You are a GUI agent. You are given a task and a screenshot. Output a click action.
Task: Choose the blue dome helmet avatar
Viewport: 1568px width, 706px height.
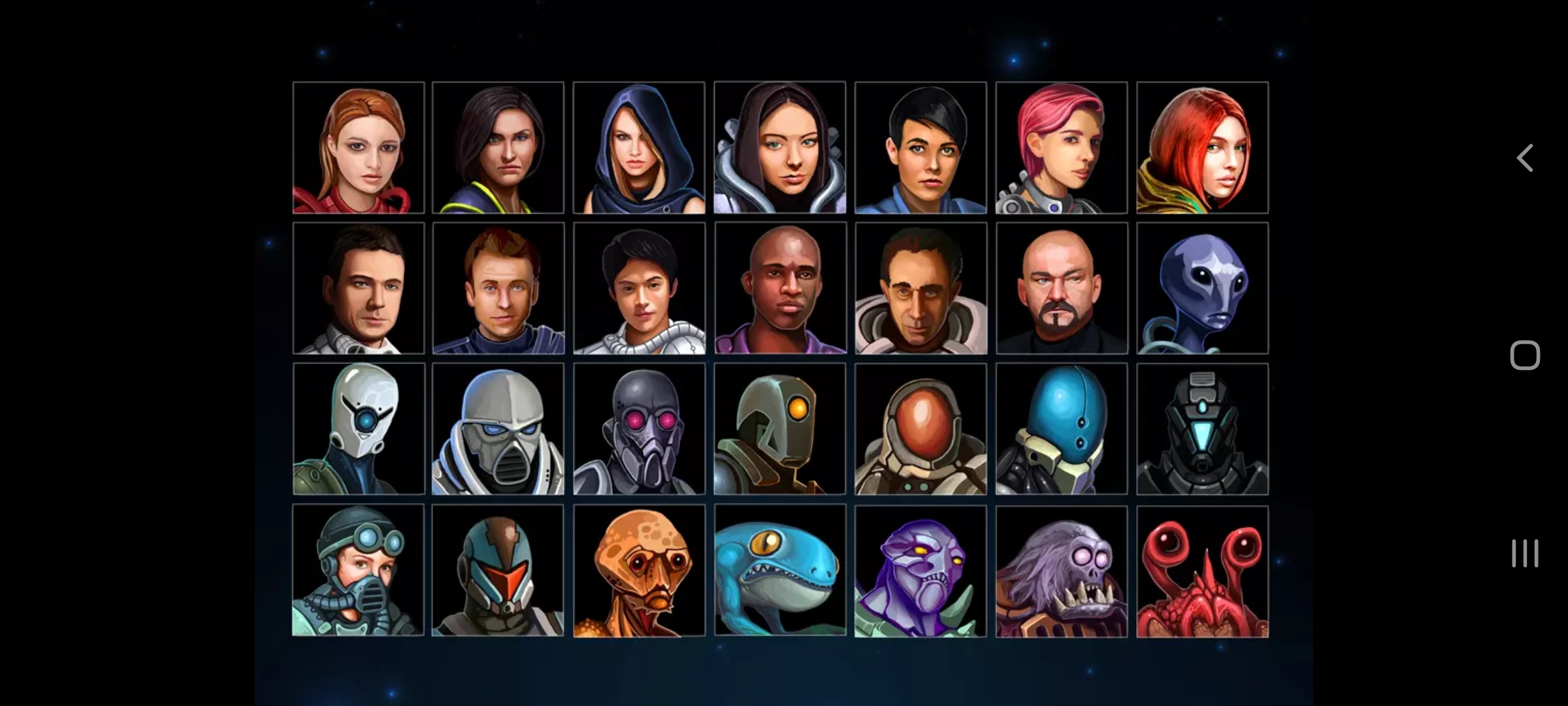[x=1062, y=429]
